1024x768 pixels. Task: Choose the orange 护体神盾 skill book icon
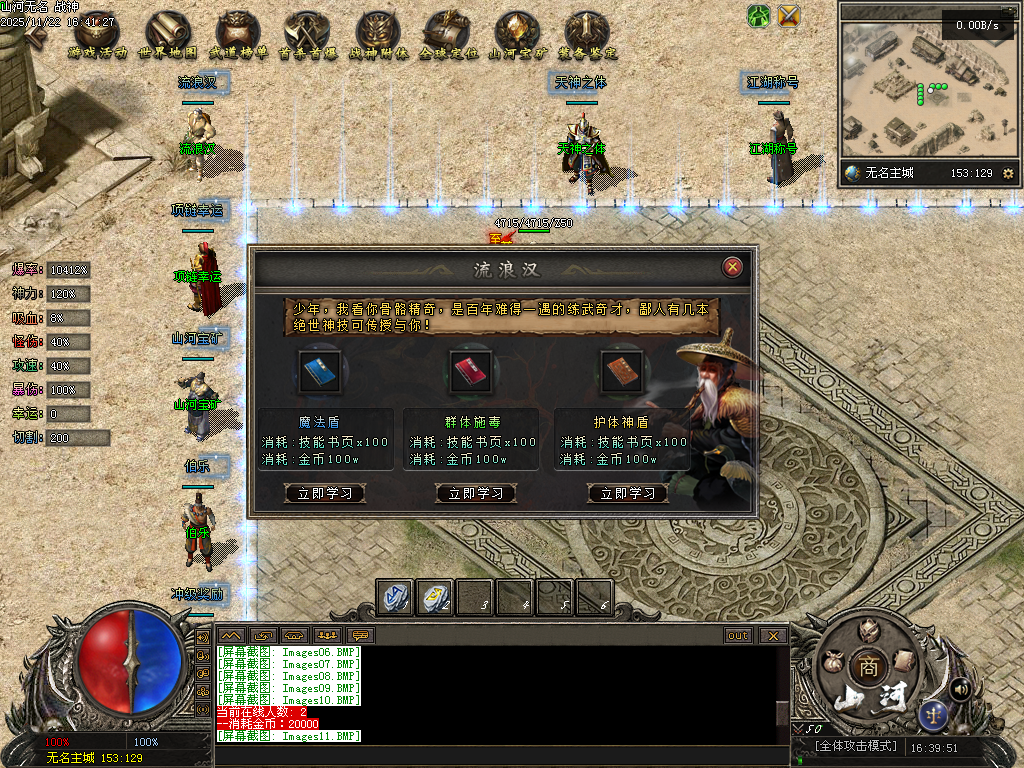(621, 369)
